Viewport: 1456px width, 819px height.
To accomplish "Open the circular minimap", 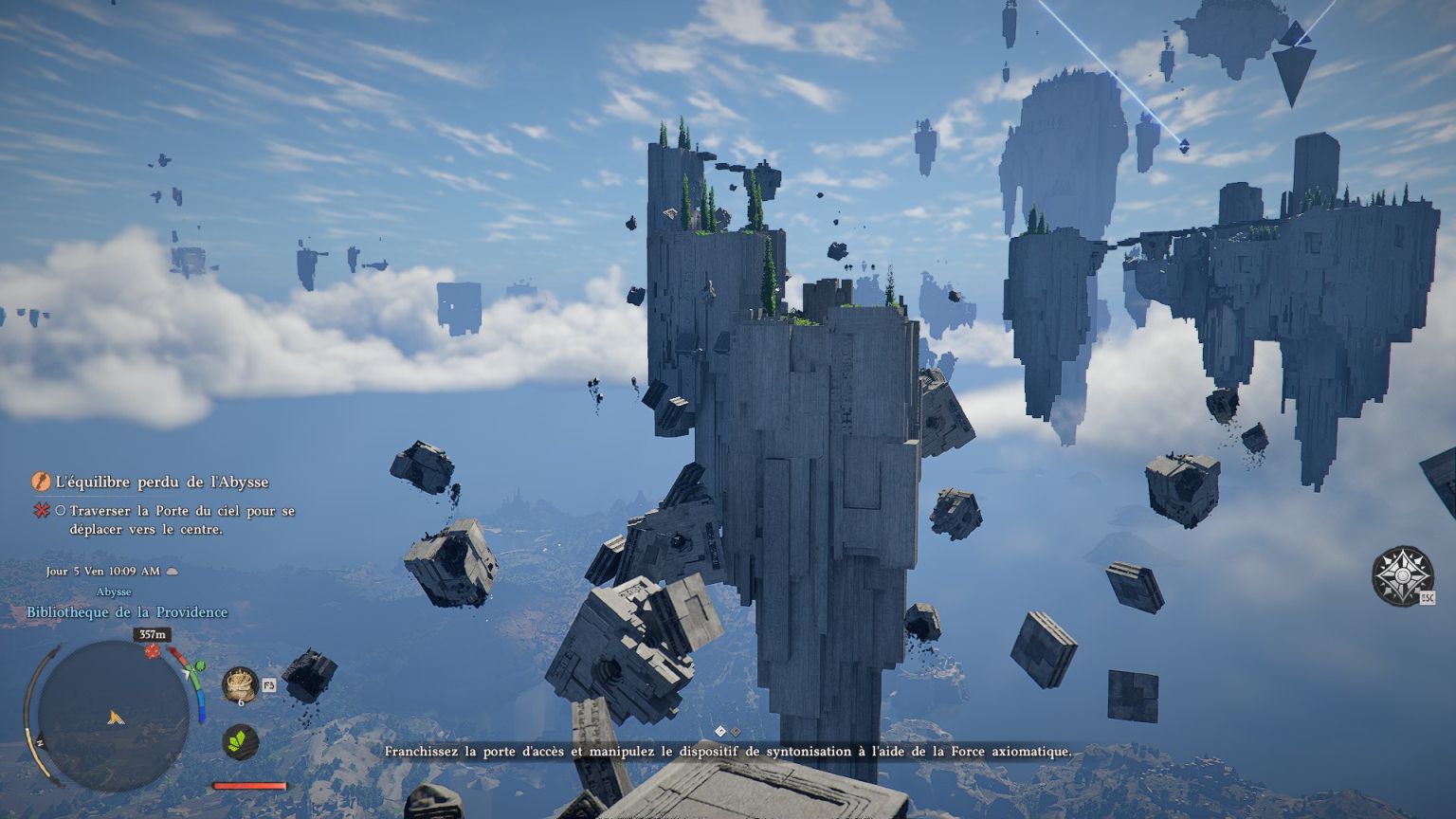I will (113, 715).
